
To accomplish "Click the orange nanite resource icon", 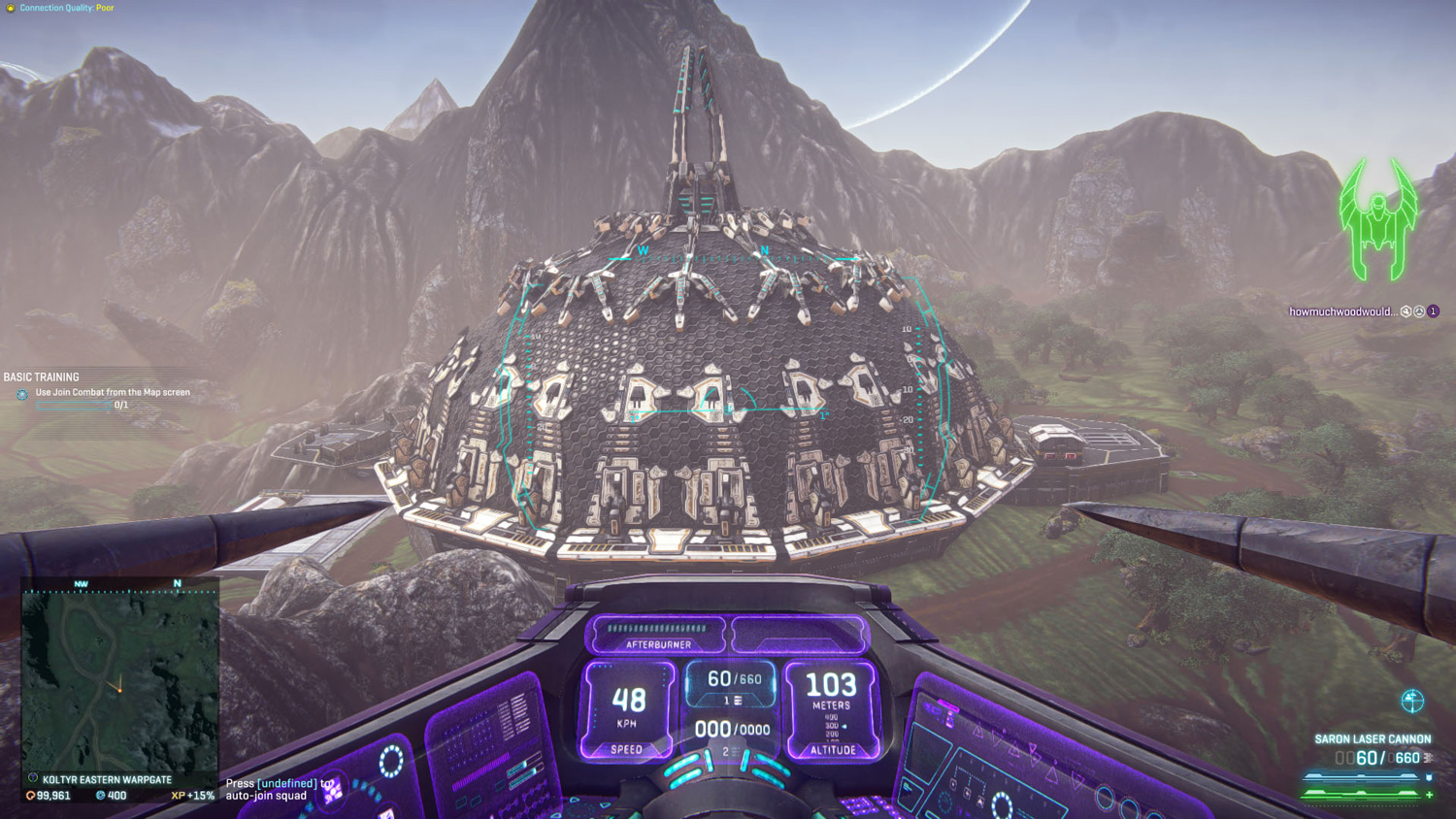I will point(30,796).
